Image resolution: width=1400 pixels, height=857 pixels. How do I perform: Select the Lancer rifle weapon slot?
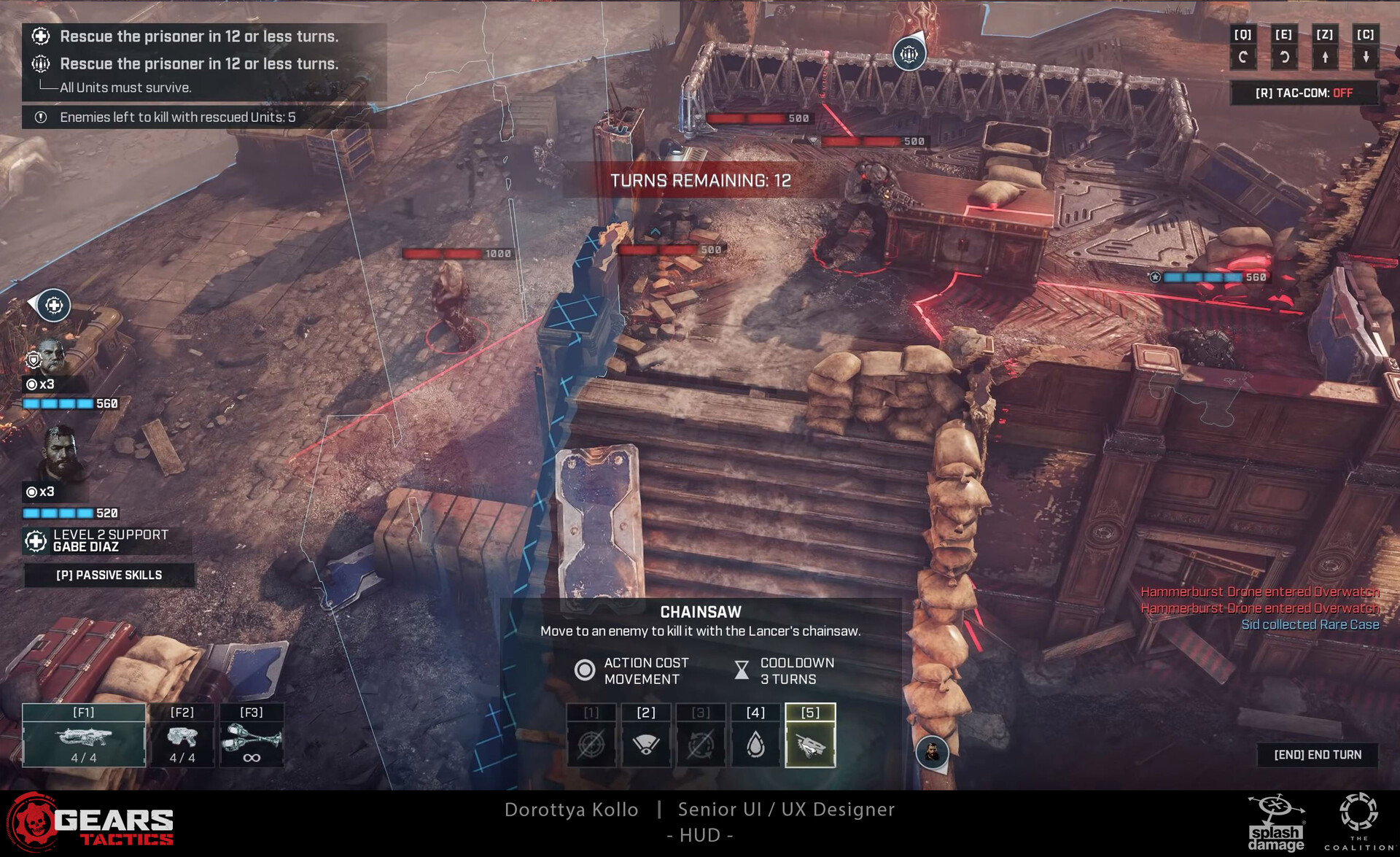pos(84,735)
